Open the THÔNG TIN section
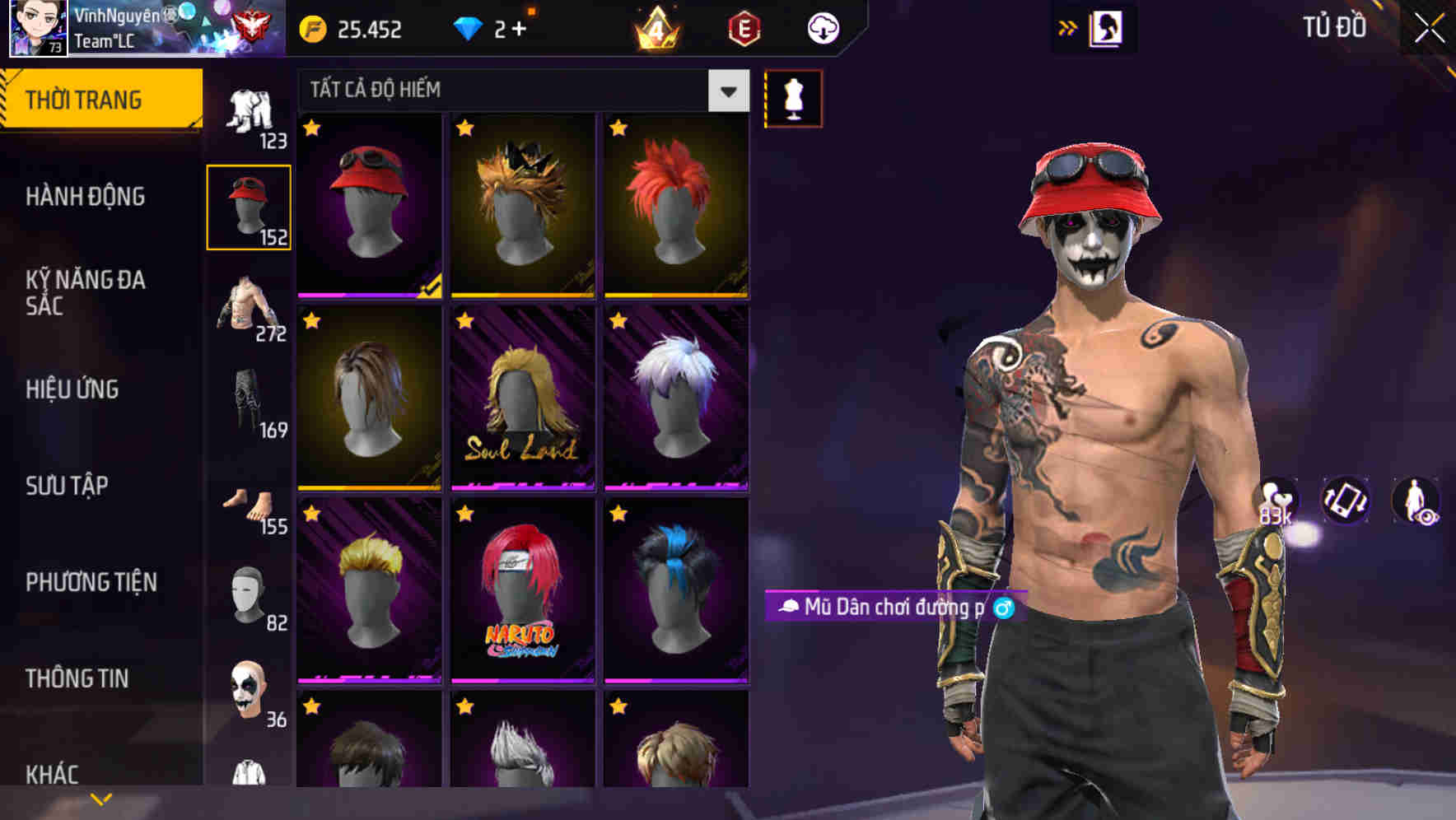This screenshot has width=1456, height=820. (x=78, y=678)
